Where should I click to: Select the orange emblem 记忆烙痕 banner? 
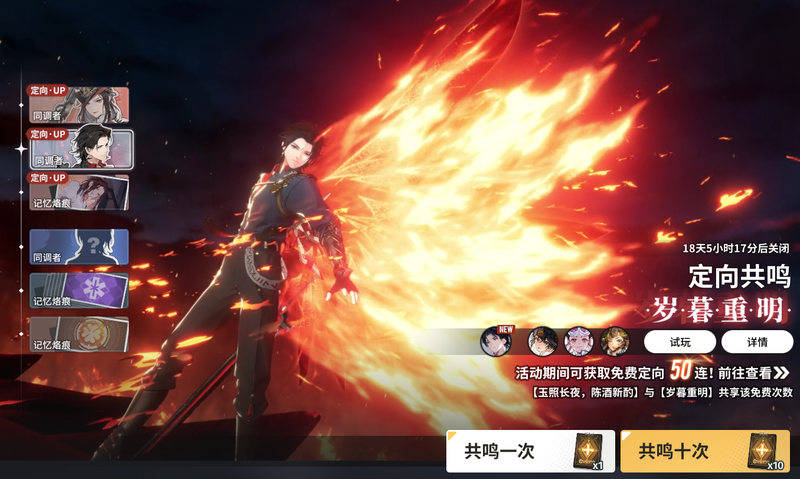pos(79,334)
